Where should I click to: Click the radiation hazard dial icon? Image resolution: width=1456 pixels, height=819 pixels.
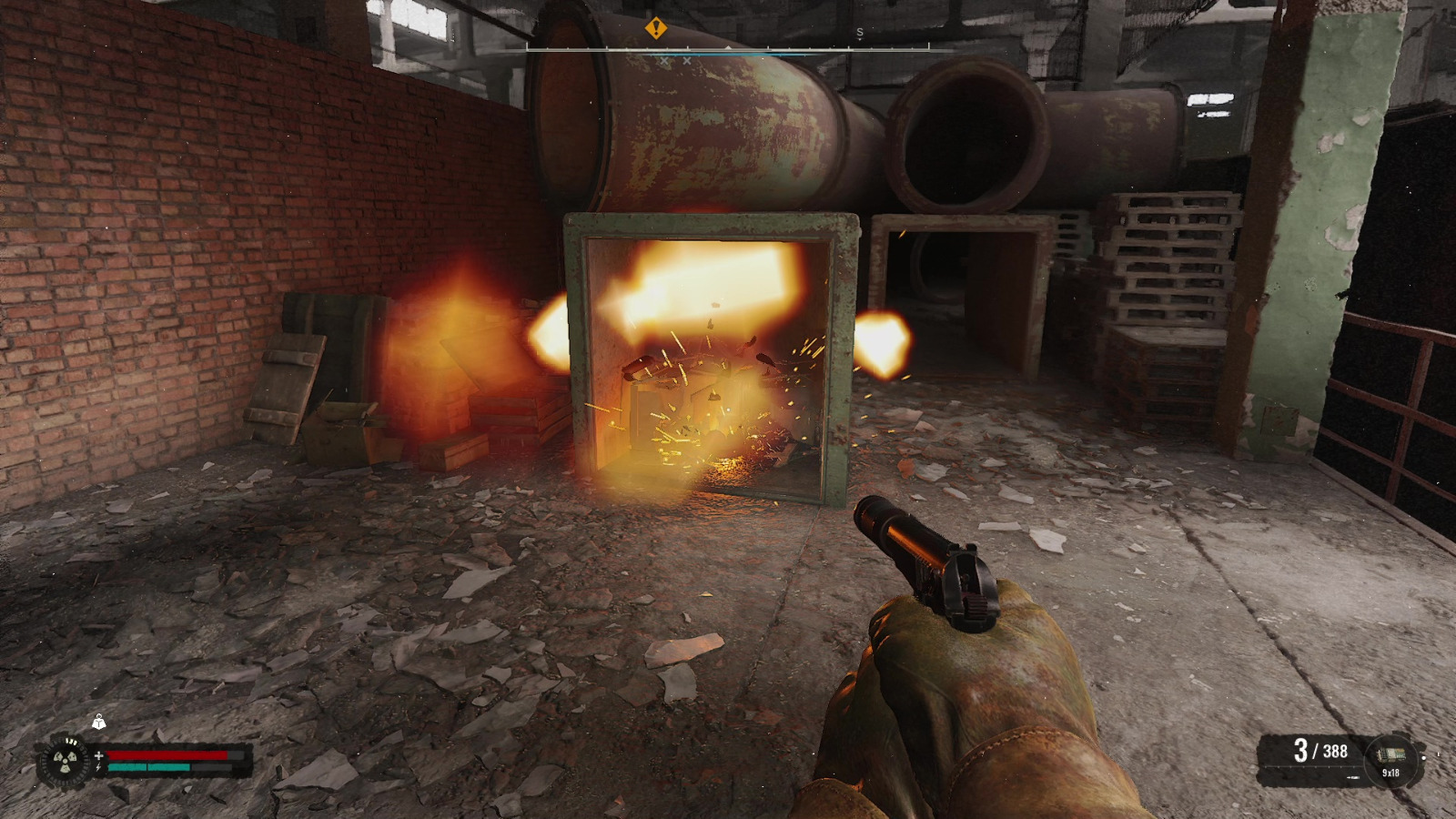coord(65,761)
